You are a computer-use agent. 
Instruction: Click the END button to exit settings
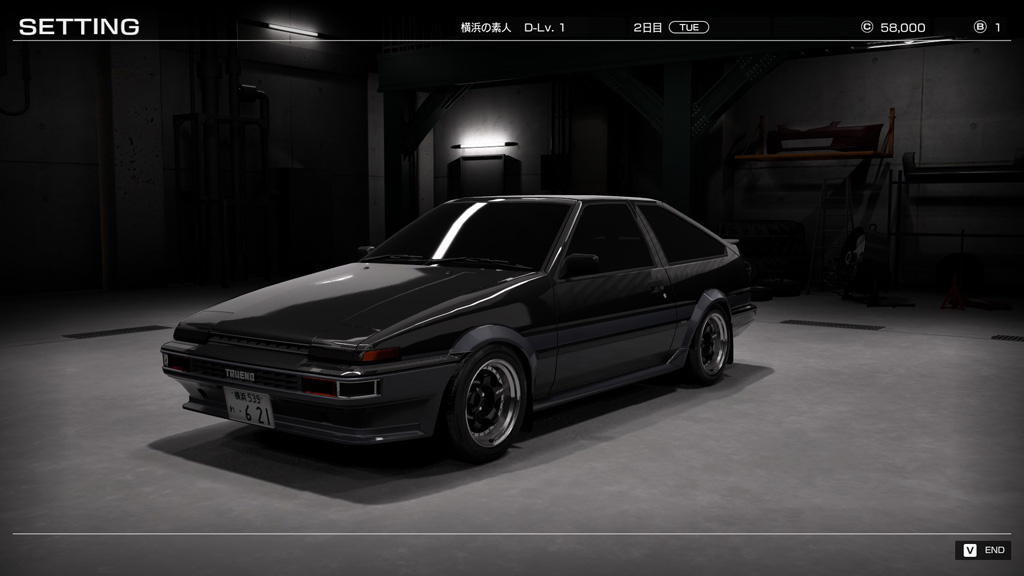click(983, 550)
